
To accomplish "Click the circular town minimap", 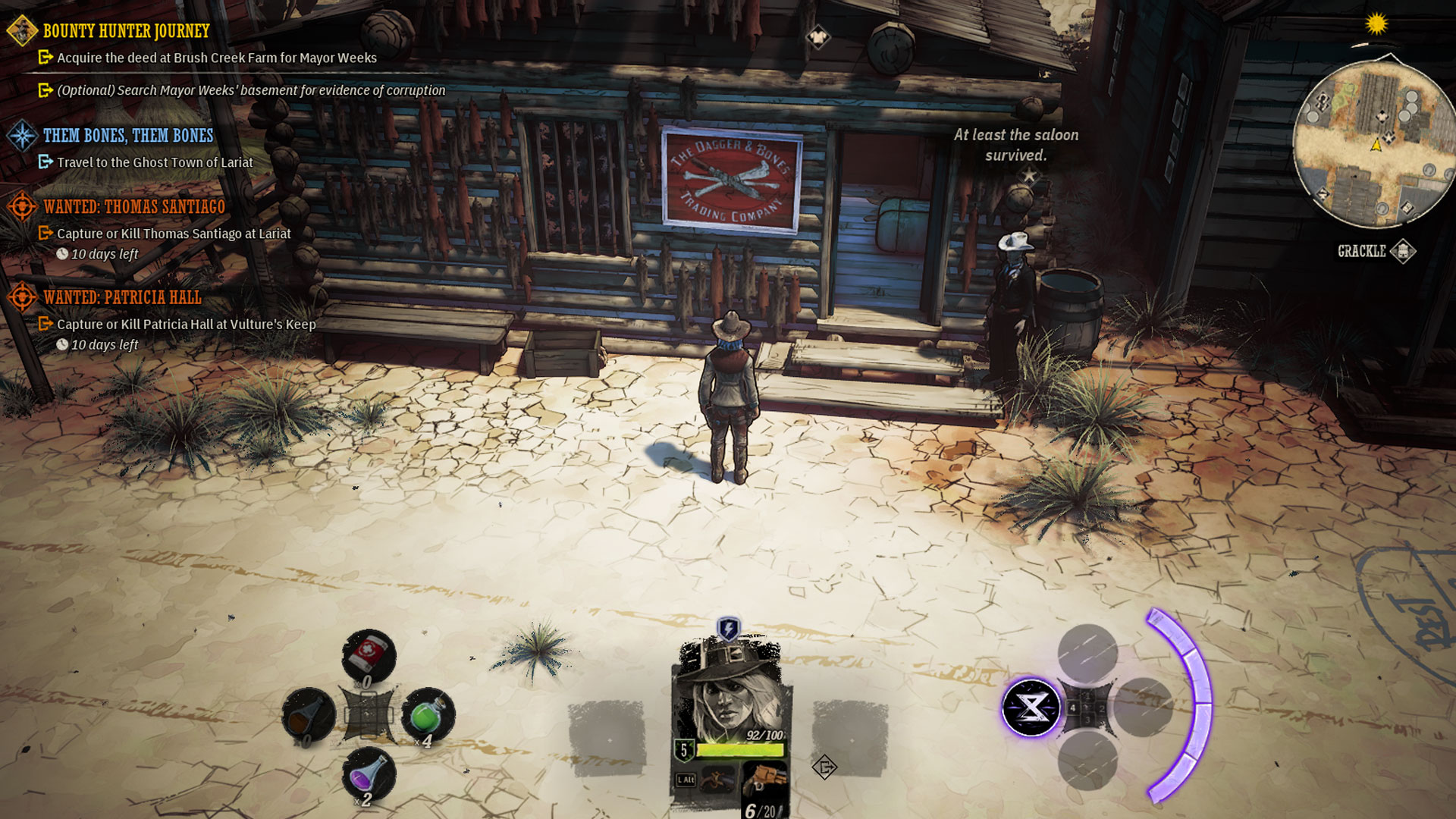I will point(1373,144).
